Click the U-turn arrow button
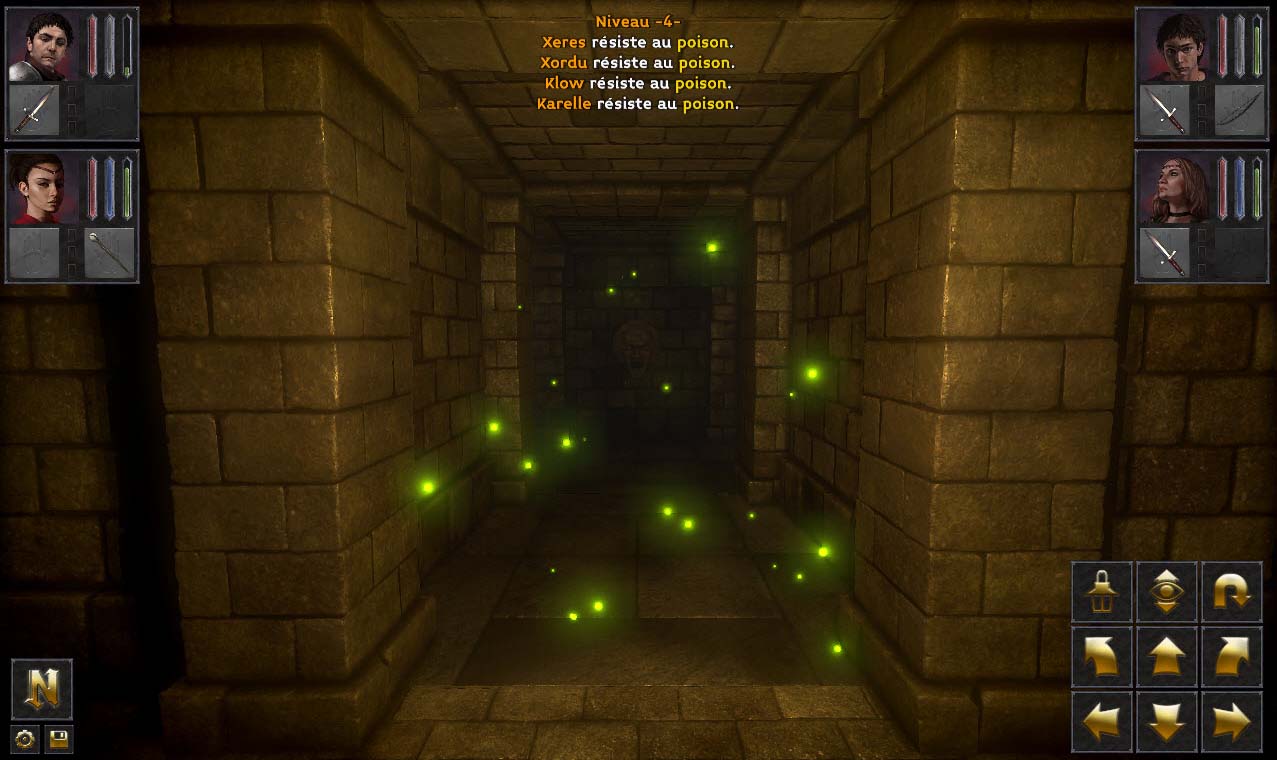The width and height of the screenshot is (1277, 760). (1231, 592)
